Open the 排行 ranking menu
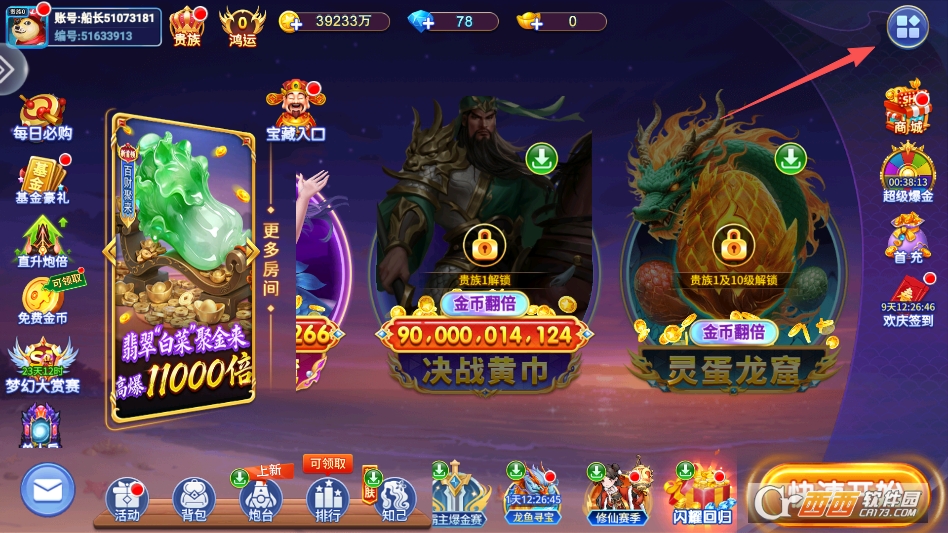 click(x=327, y=499)
